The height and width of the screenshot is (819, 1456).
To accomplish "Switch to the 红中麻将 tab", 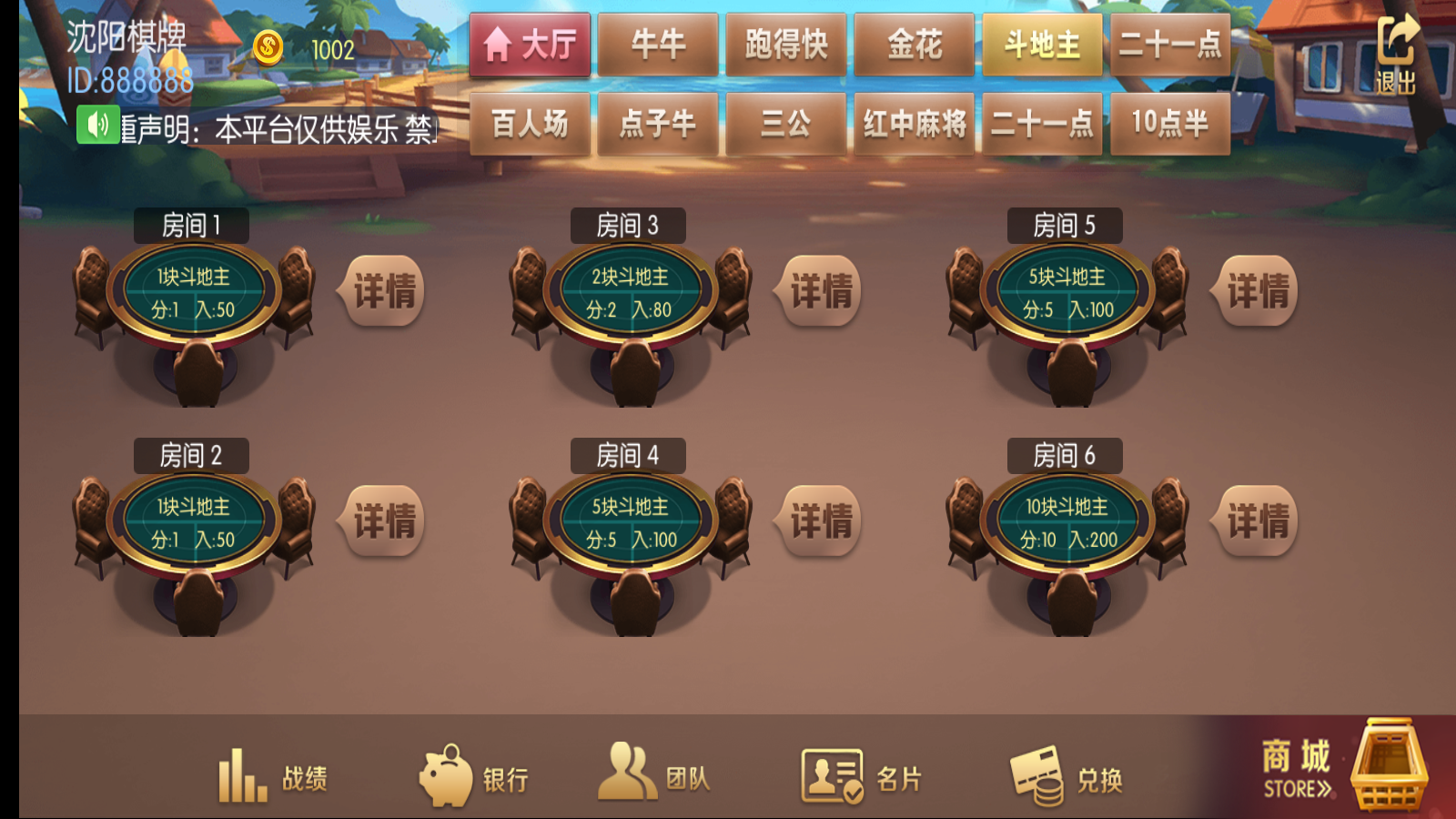I will (914, 124).
